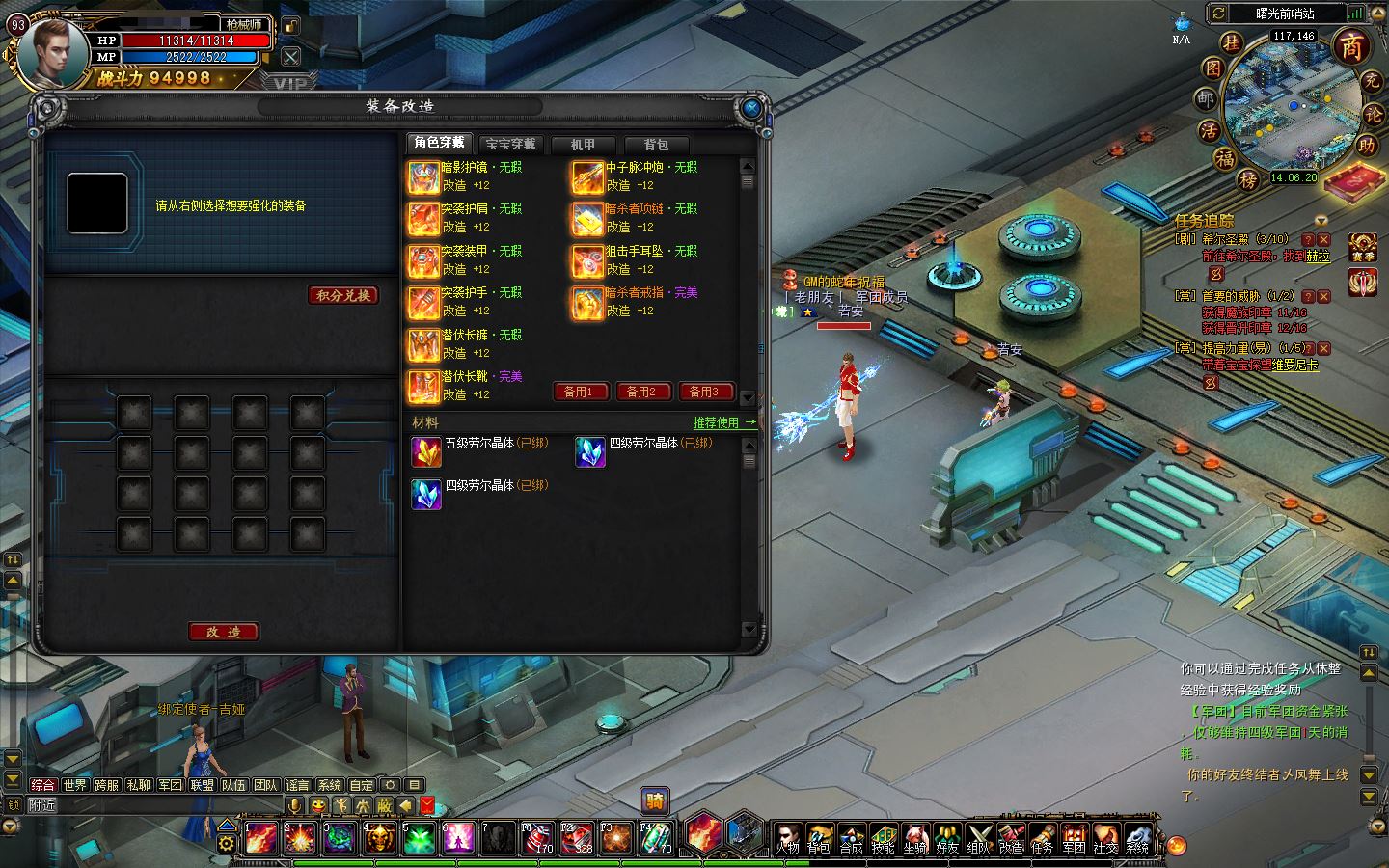The width and height of the screenshot is (1389, 868).
Task: Switch to the 宝宝穿戴 tab
Action: (x=510, y=145)
